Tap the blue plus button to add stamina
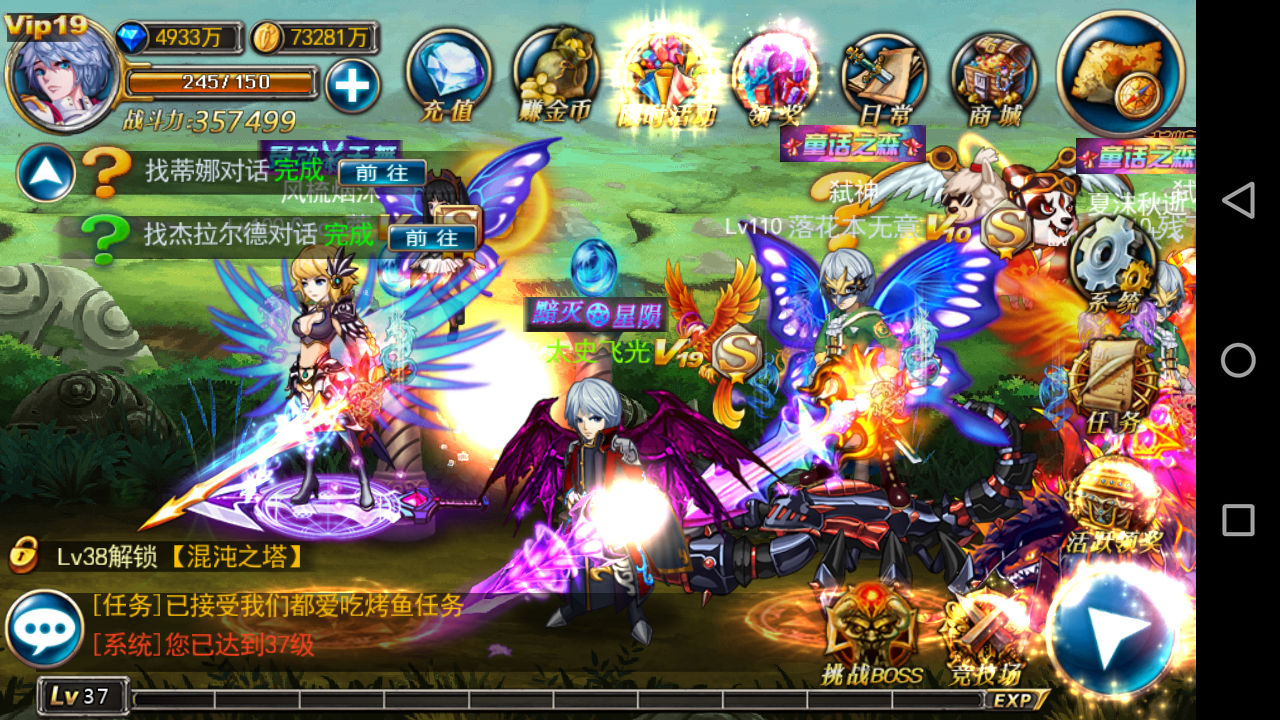The width and height of the screenshot is (1280, 720). tap(352, 85)
